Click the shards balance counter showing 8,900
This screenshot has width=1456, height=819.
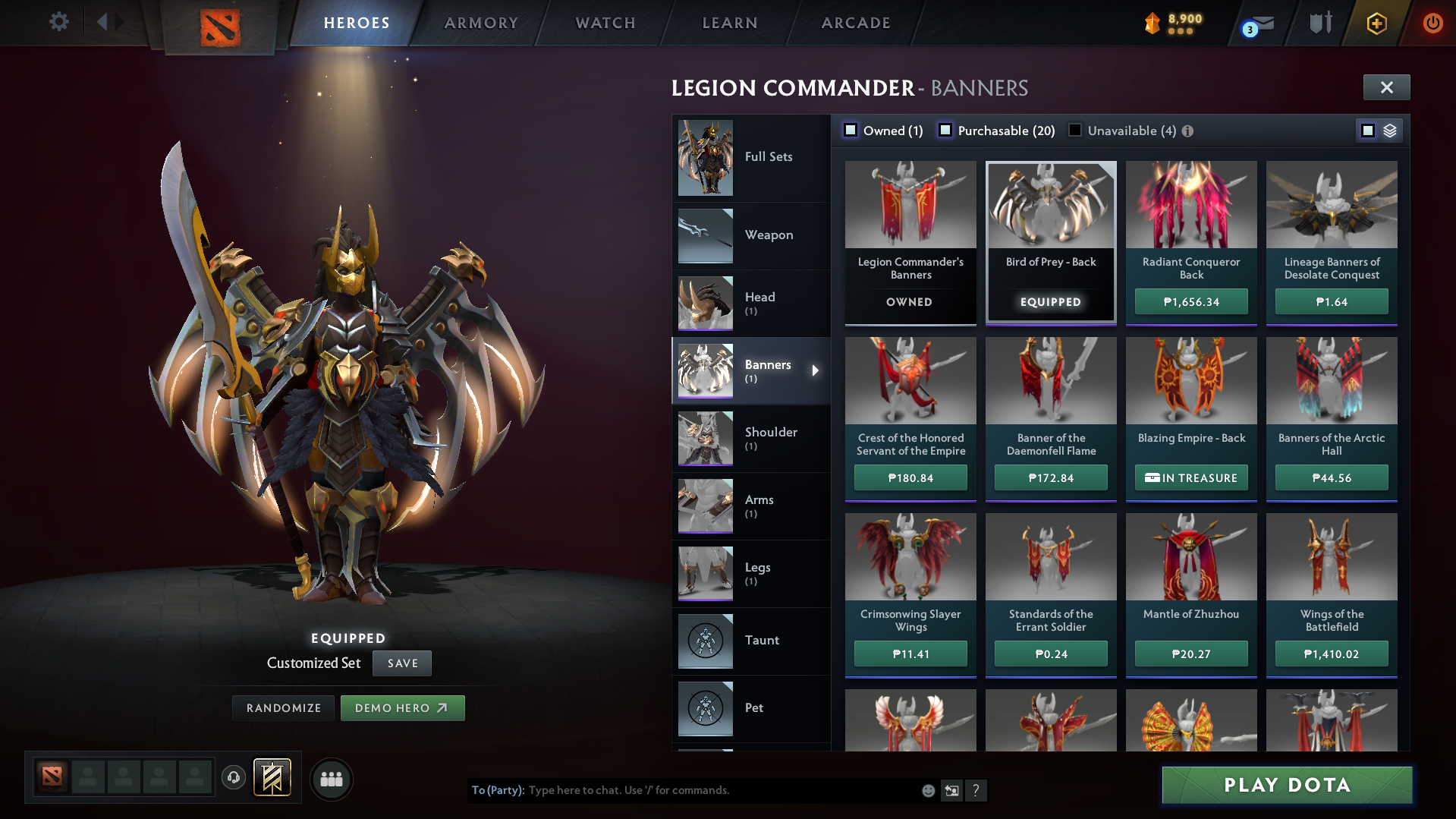click(1175, 21)
